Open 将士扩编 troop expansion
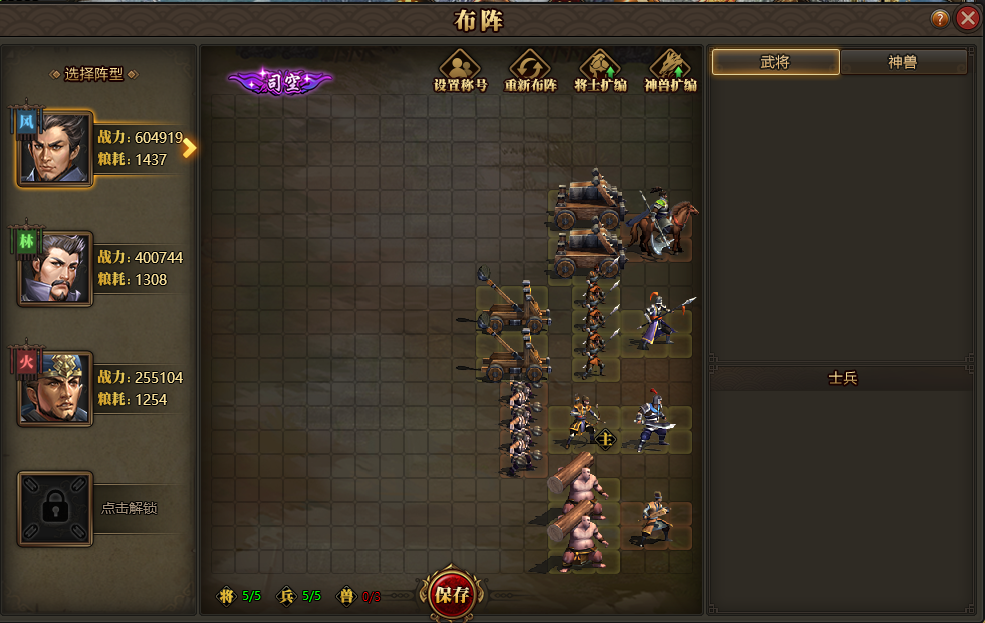Image resolution: width=985 pixels, height=623 pixels. point(600,70)
